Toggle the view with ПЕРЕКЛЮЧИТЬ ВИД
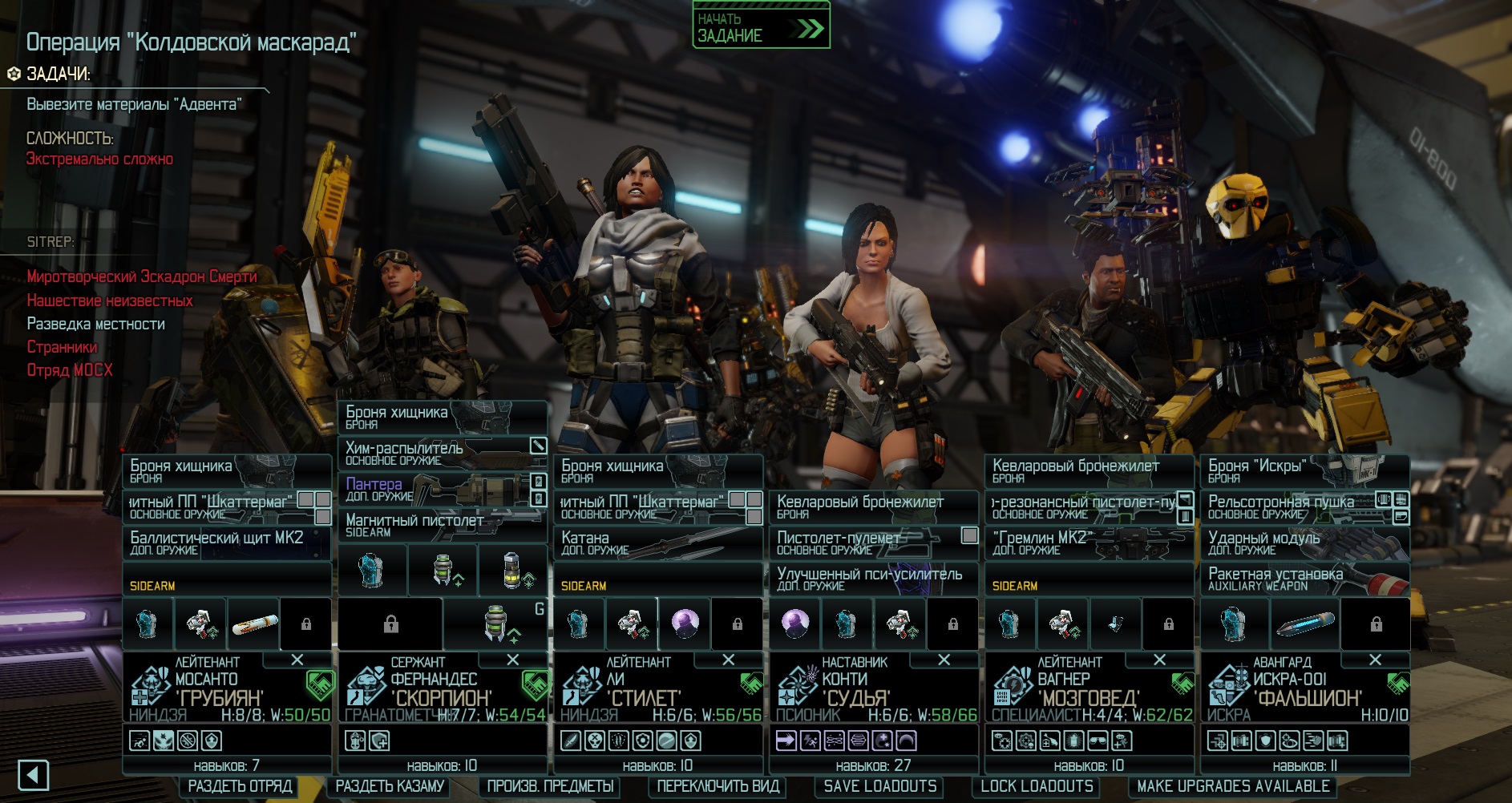Screen dimensions: 1512x803 tap(718, 786)
